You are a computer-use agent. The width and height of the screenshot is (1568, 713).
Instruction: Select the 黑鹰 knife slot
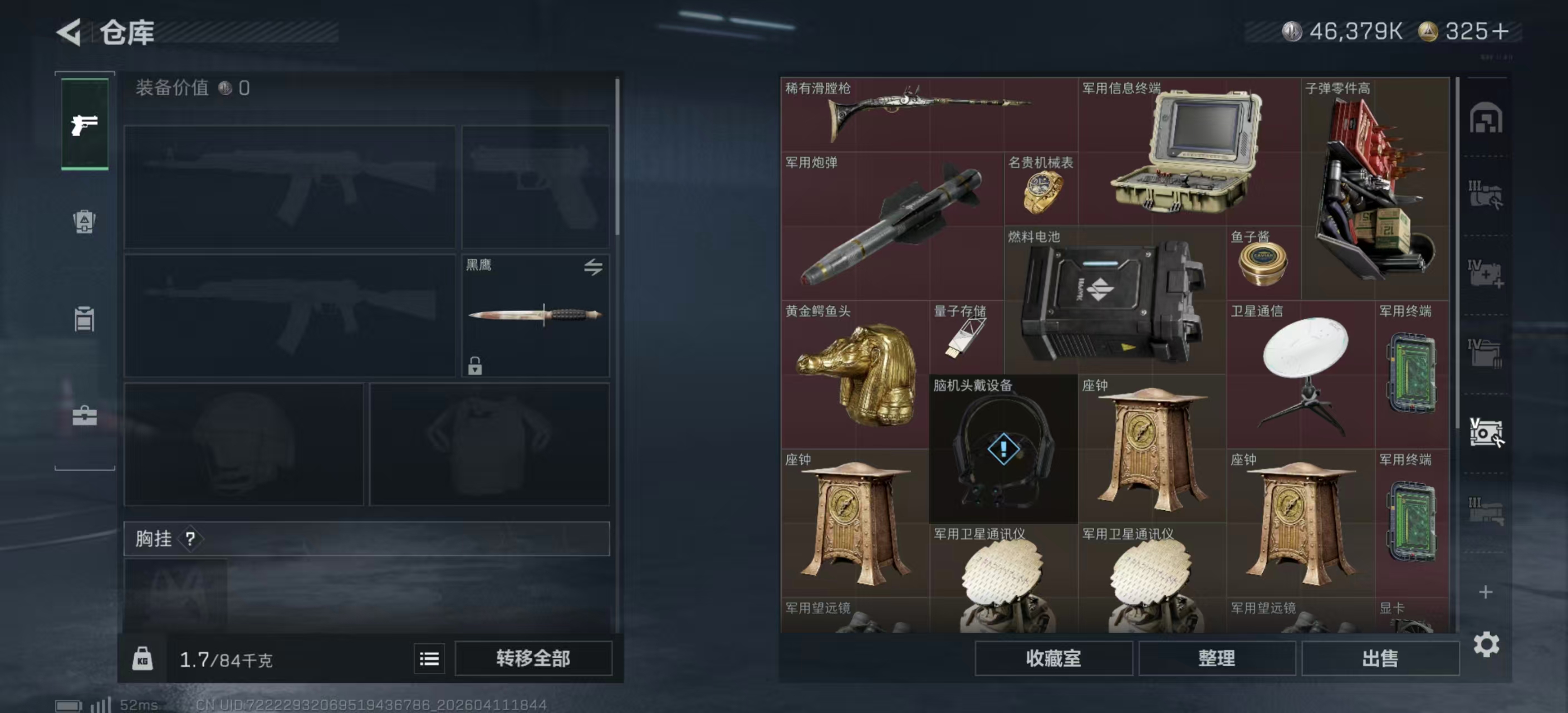(x=535, y=315)
